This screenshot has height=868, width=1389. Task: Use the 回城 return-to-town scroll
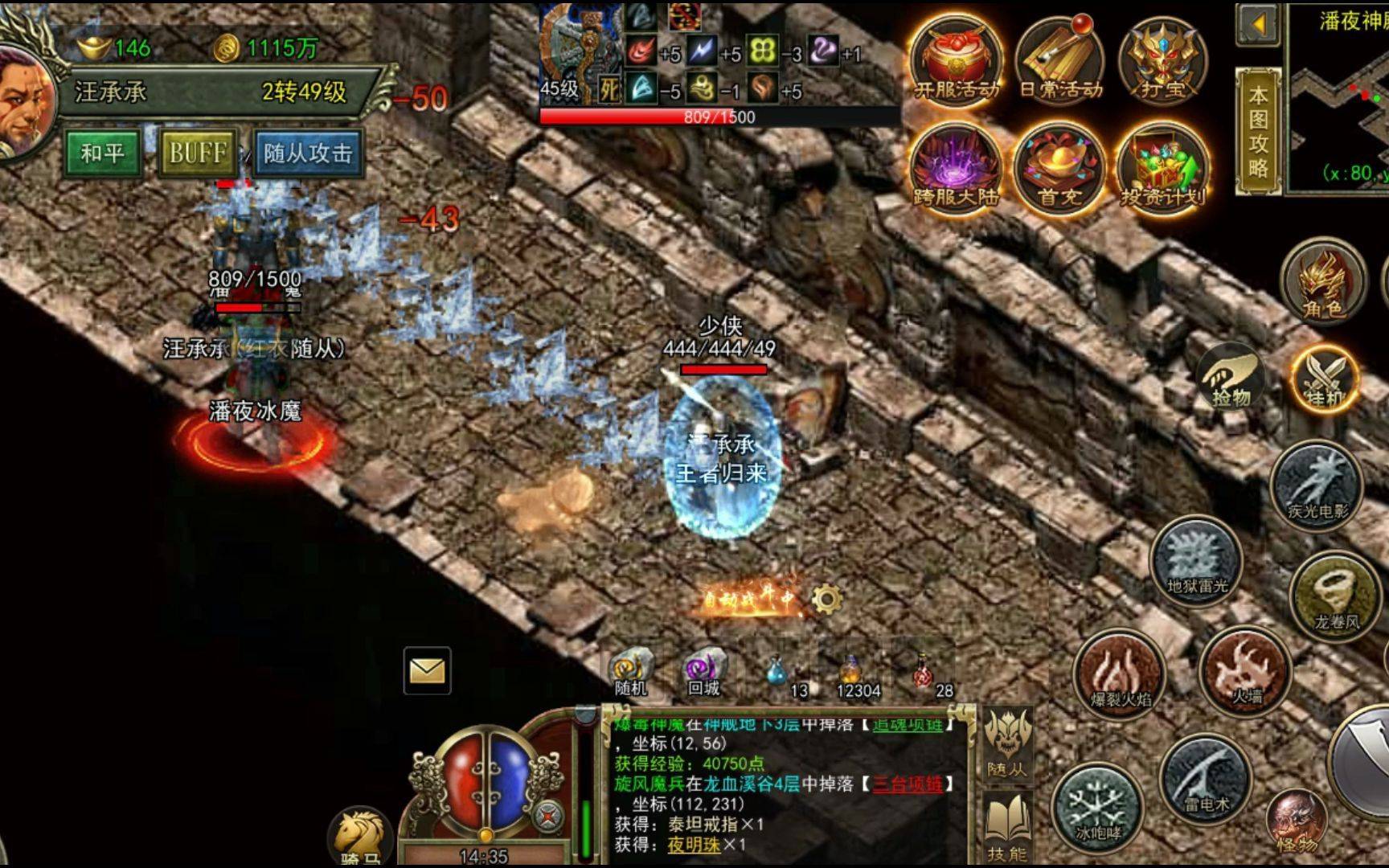pos(704,672)
